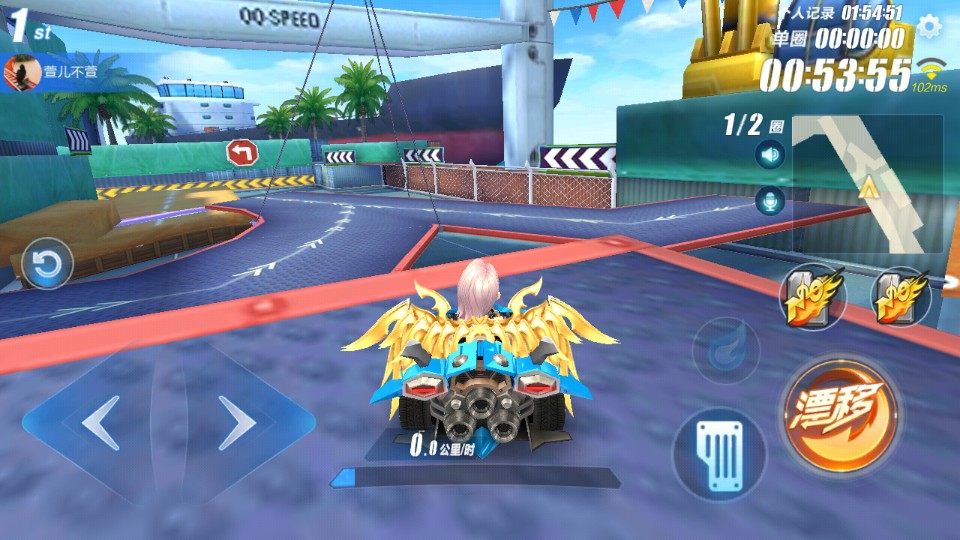Image resolution: width=960 pixels, height=540 pixels.
Task: Hit the brake pedal button
Action: 718,455
